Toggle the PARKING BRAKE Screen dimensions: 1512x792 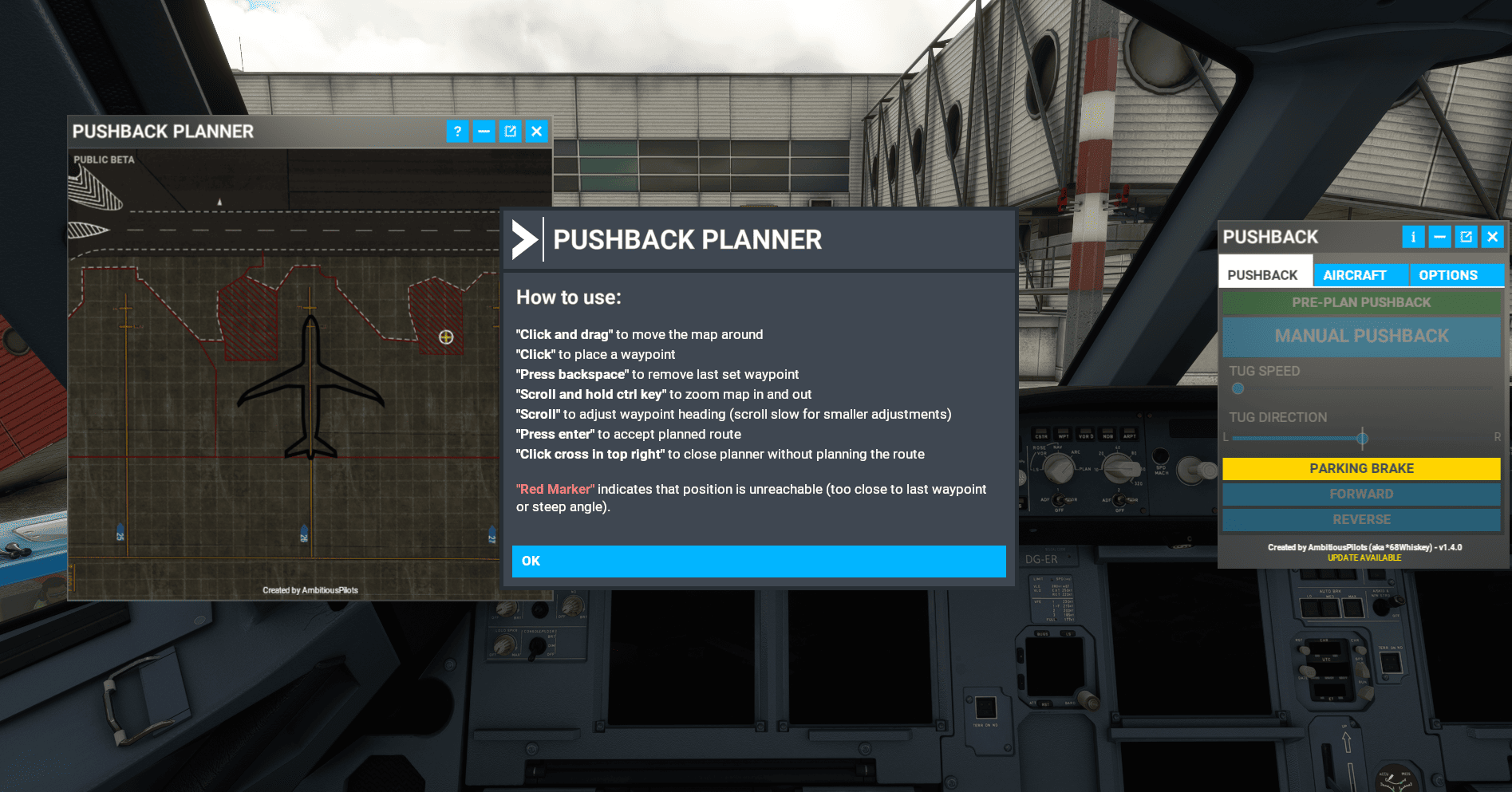pyautogui.click(x=1360, y=468)
